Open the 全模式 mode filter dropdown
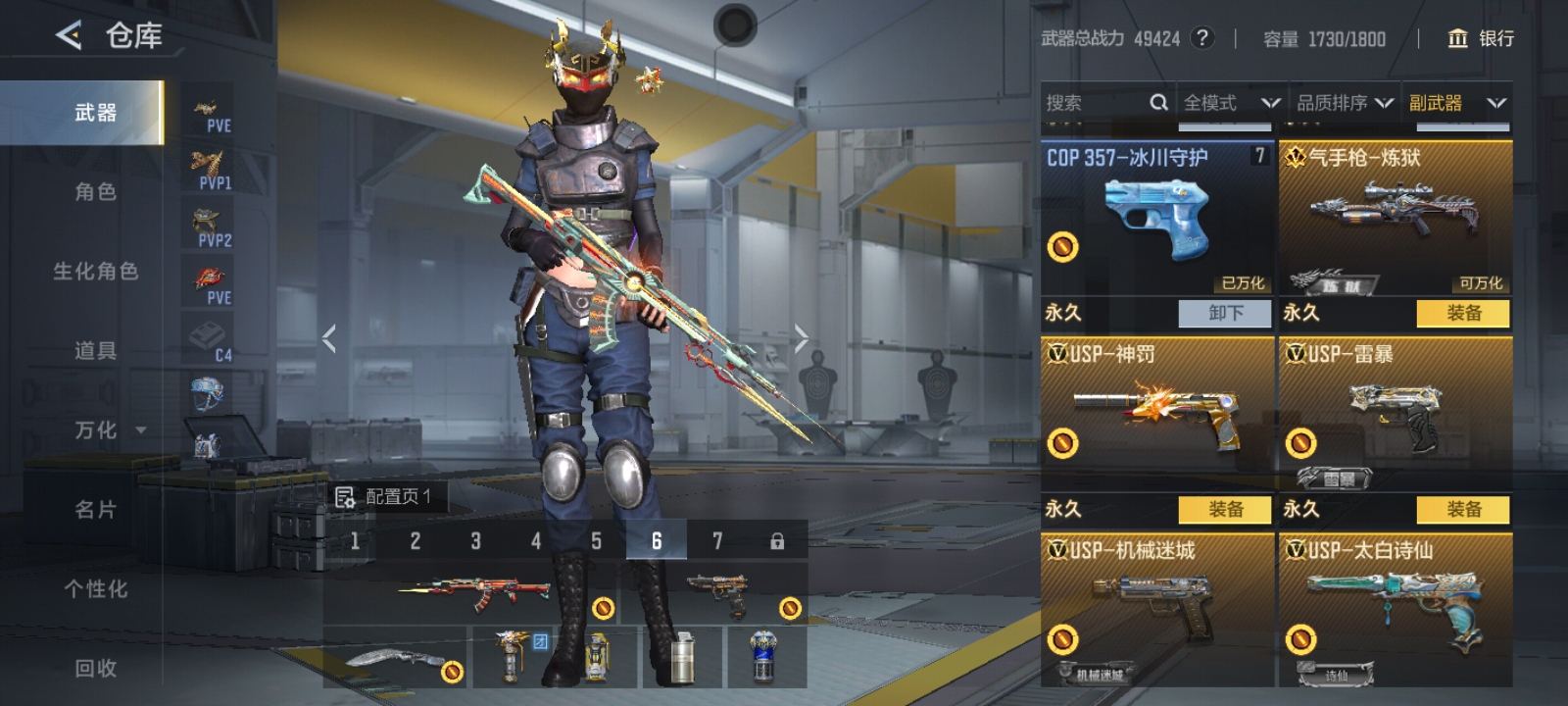The width and height of the screenshot is (1568, 706). click(x=1231, y=103)
